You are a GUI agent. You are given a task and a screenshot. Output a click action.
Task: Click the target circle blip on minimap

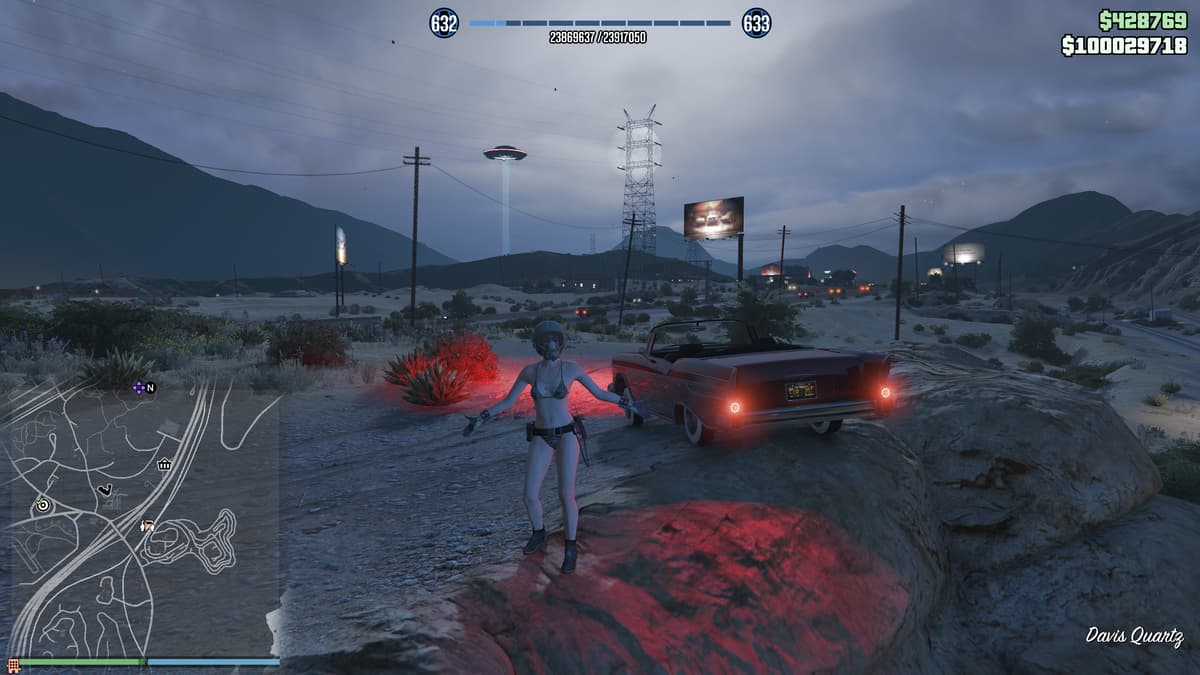(x=42, y=505)
